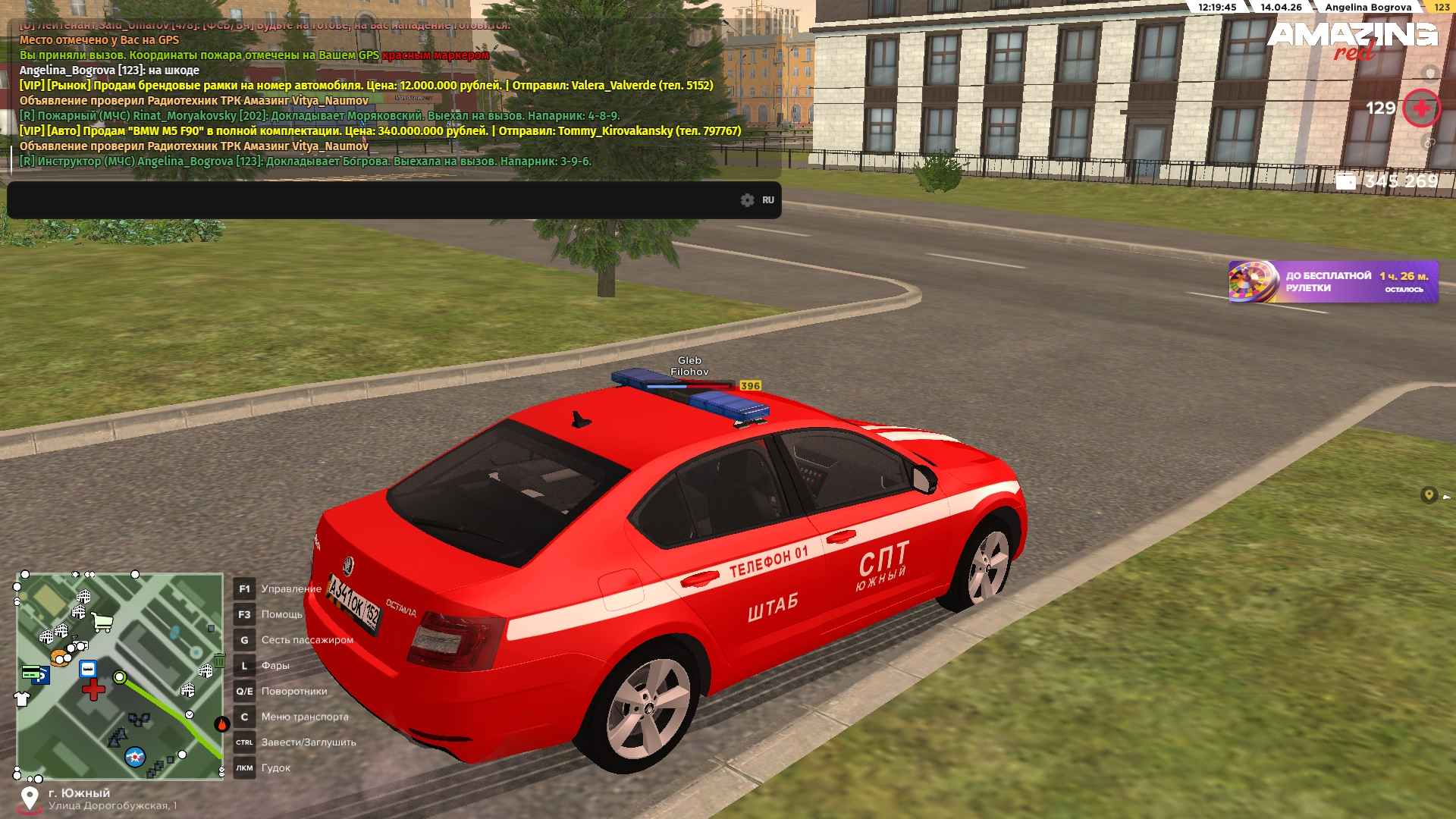
Task: Select the blue bus stop marker
Action: [x=88, y=669]
